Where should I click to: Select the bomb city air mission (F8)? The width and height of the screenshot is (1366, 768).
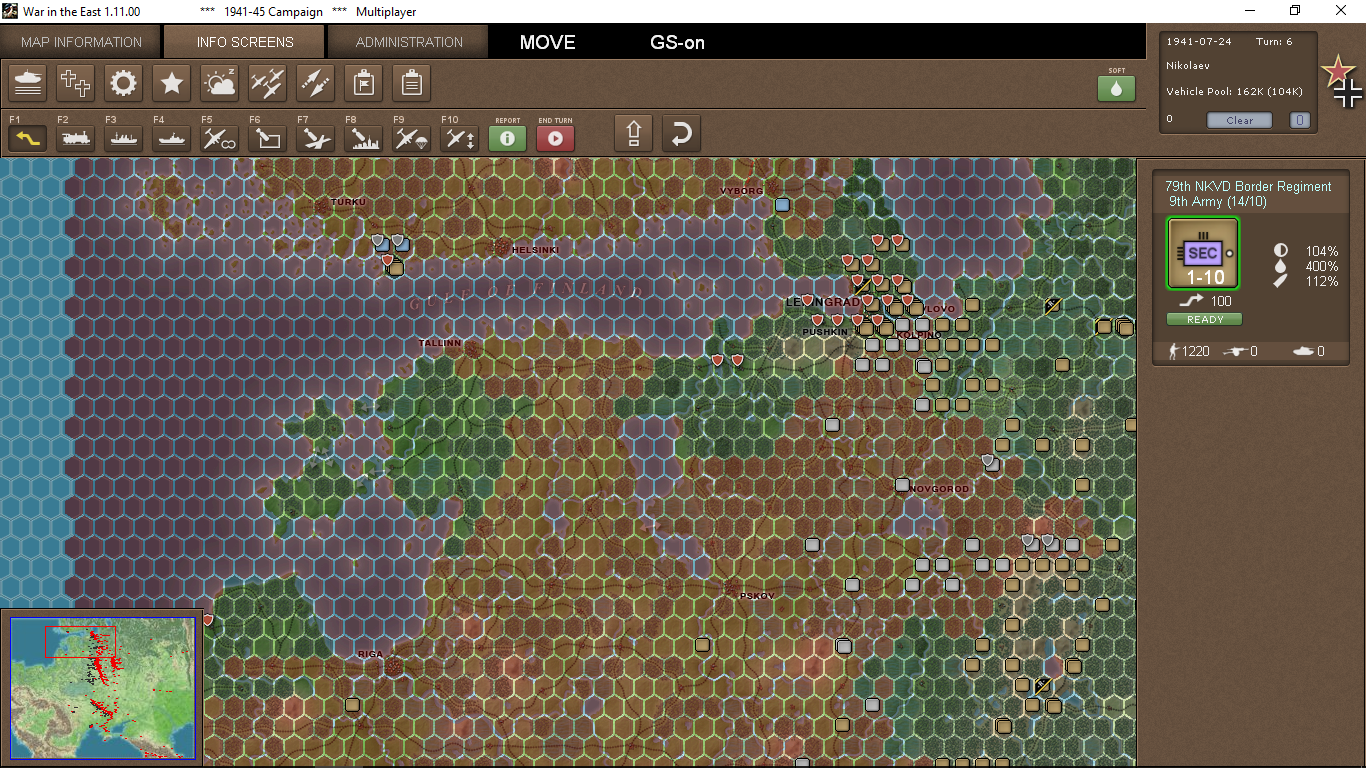(x=363, y=138)
